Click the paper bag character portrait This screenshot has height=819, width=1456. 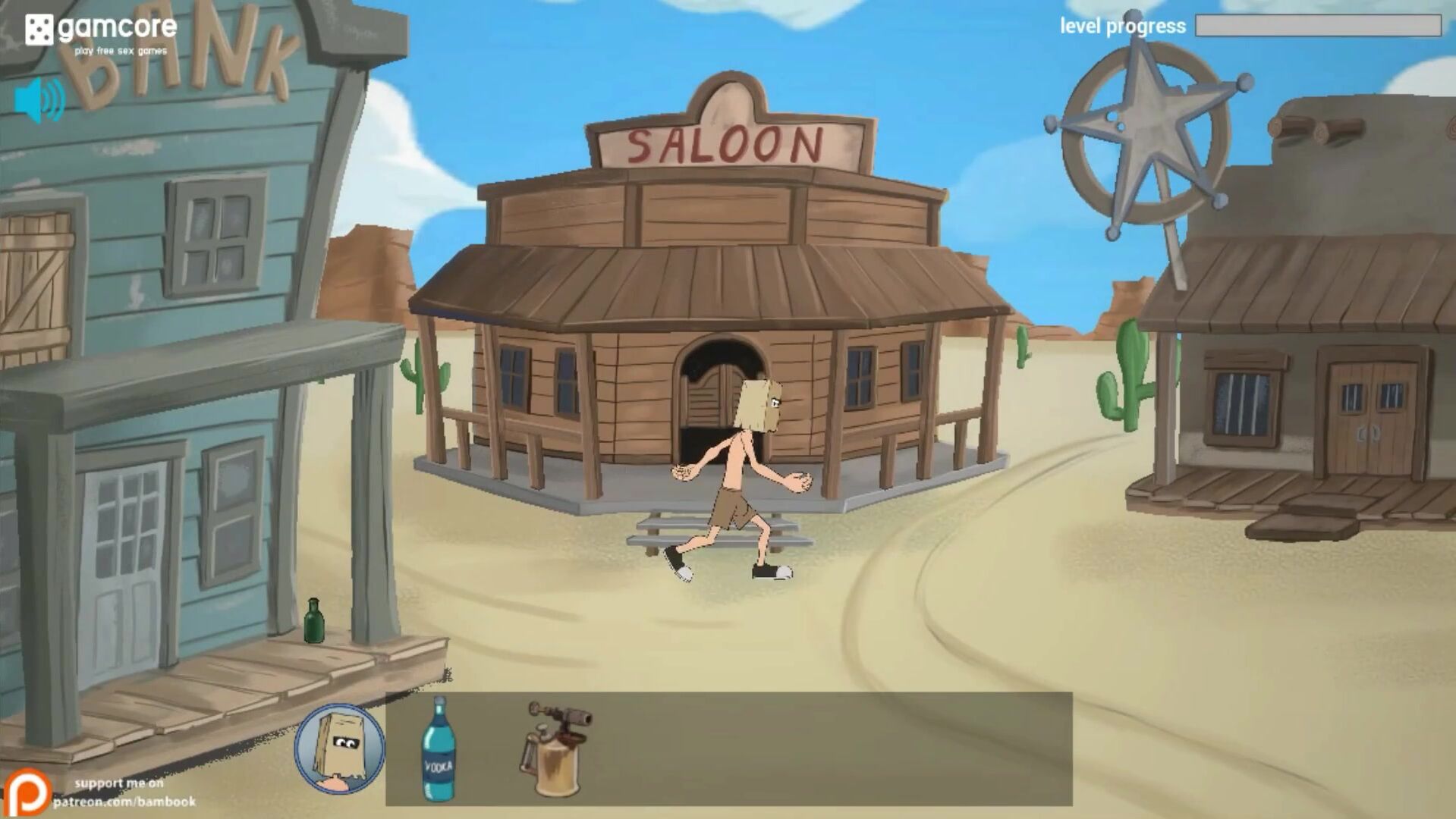click(339, 748)
